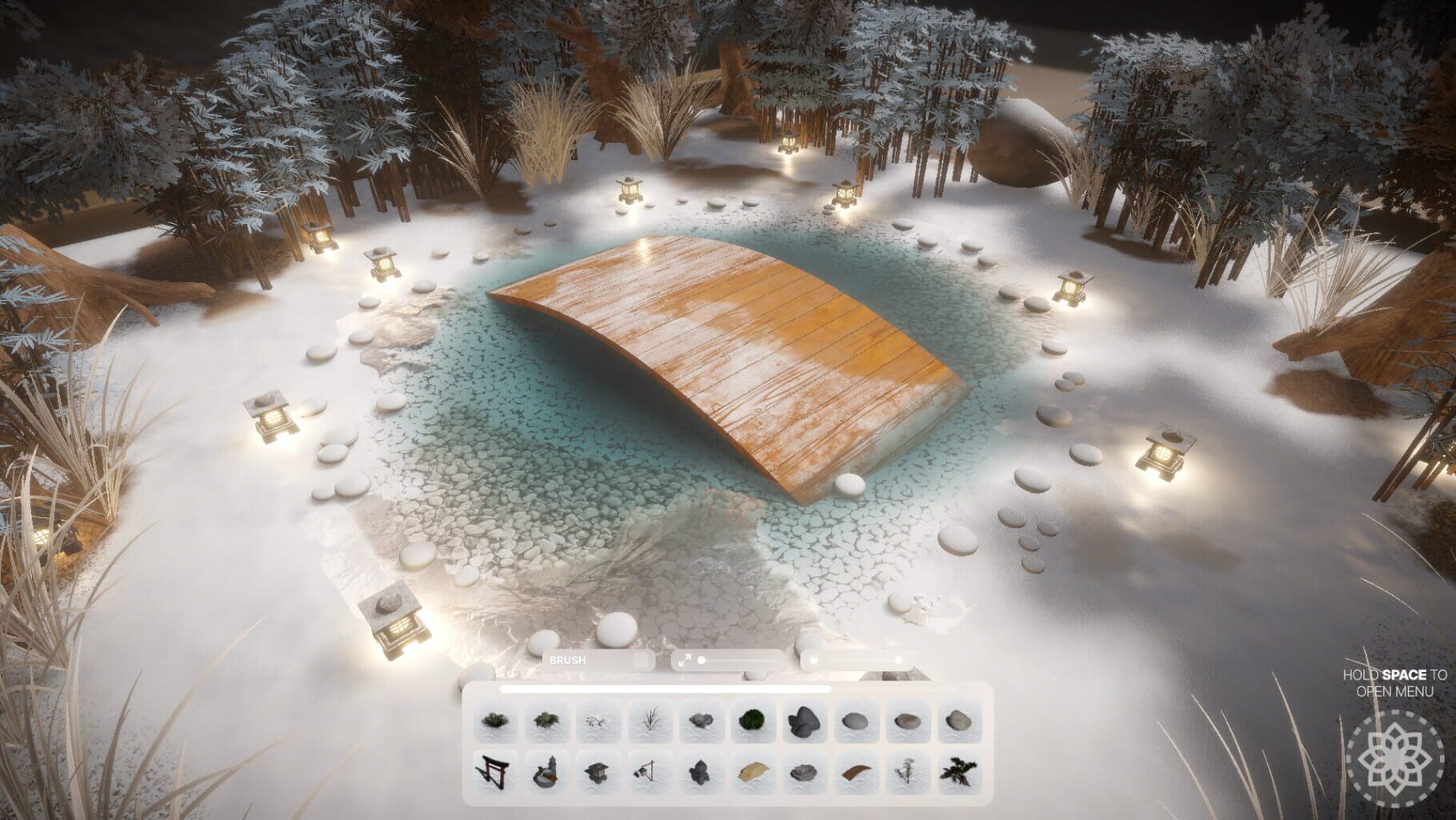Select the small green shrub brush

pyautogui.click(x=494, y=723)
